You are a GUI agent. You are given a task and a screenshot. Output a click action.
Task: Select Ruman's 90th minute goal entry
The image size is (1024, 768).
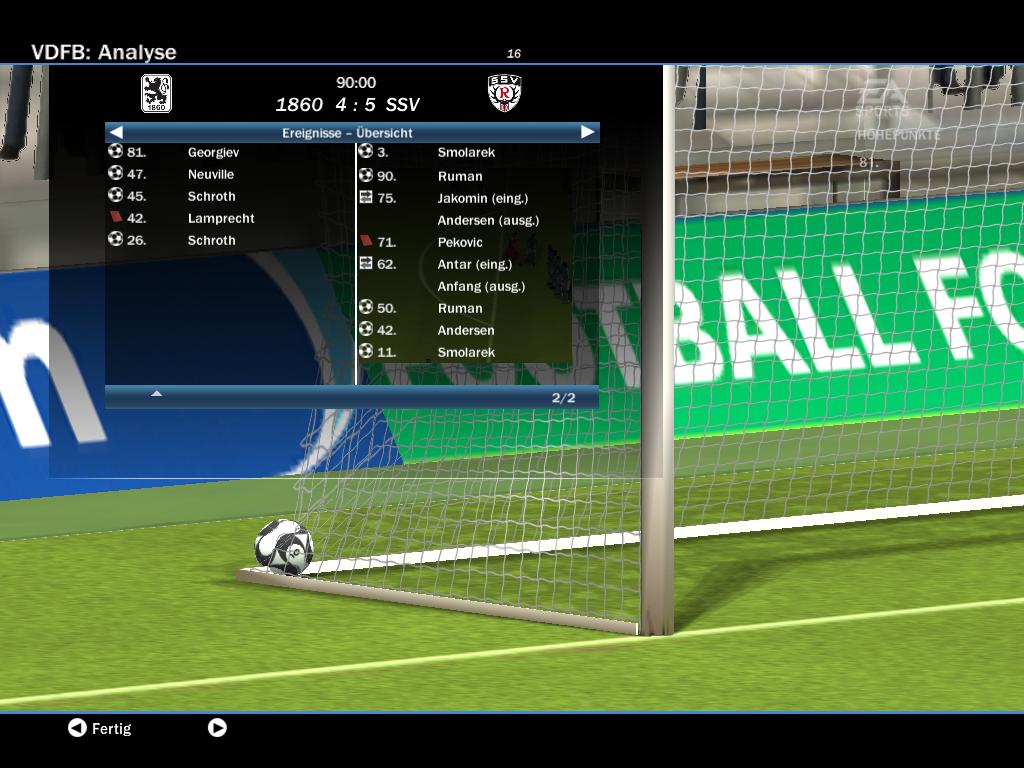tap(459, 176)
